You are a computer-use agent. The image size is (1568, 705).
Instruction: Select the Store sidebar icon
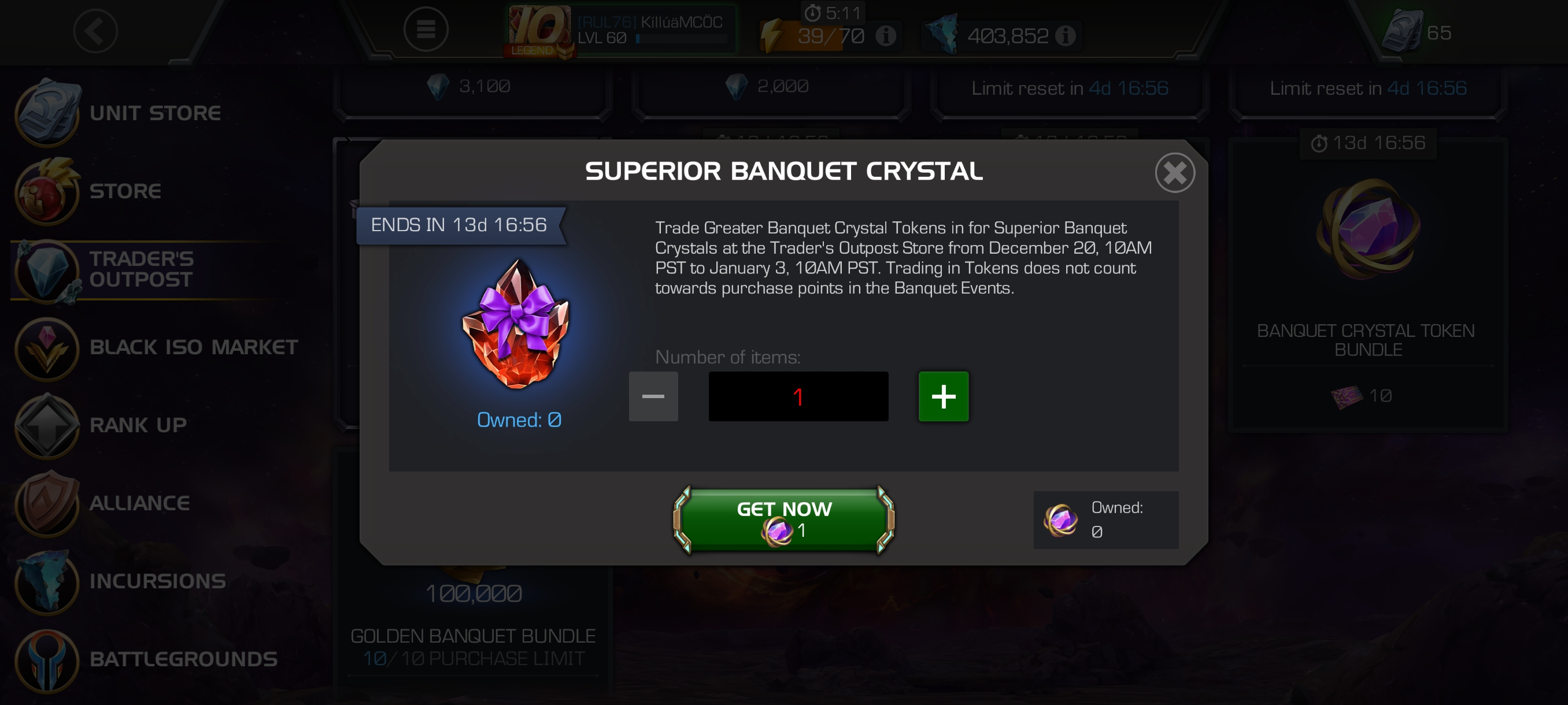point(47,192)
